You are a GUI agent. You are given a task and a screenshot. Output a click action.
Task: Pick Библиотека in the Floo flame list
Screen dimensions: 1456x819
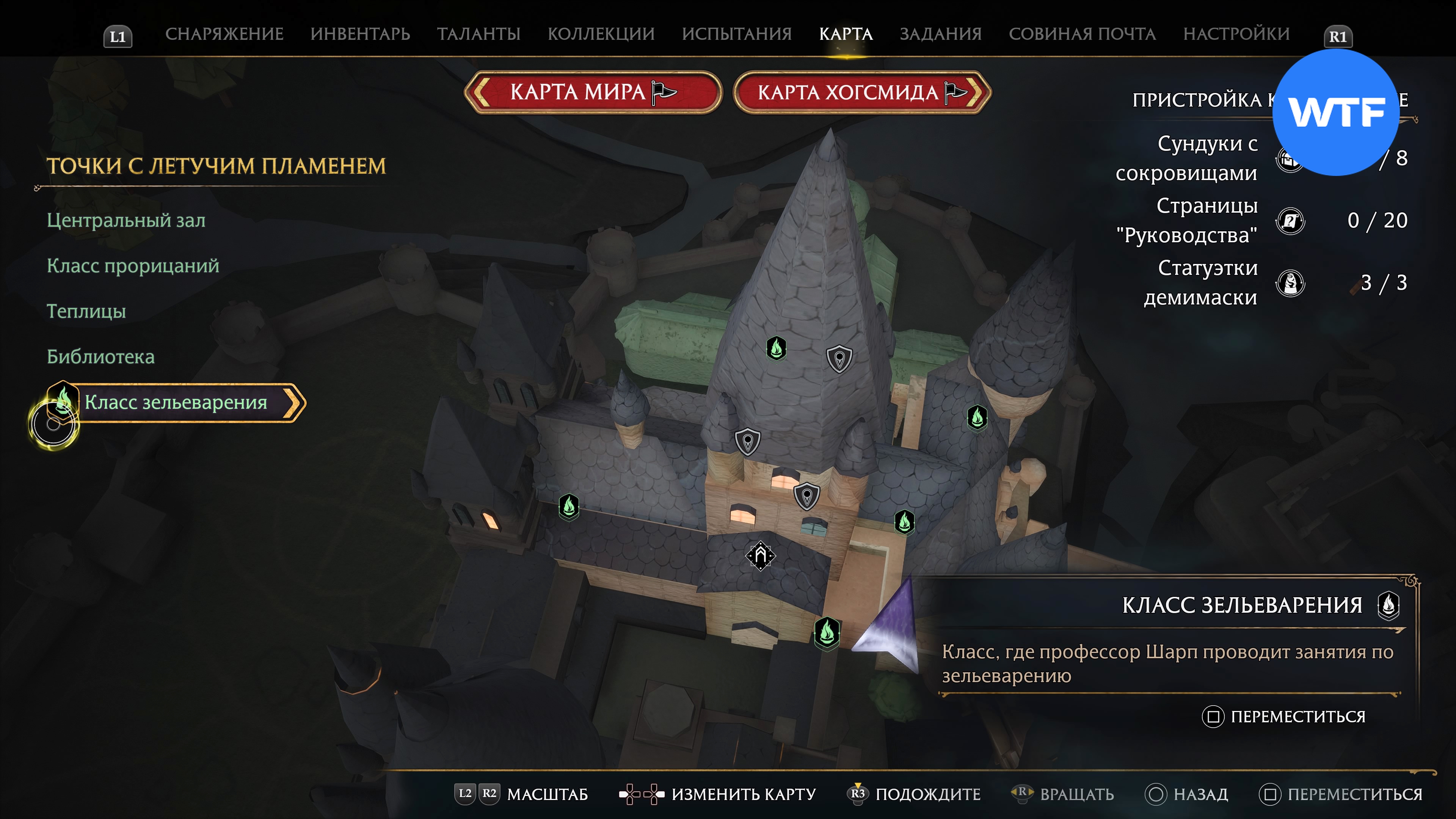click(x=100, y=357)
